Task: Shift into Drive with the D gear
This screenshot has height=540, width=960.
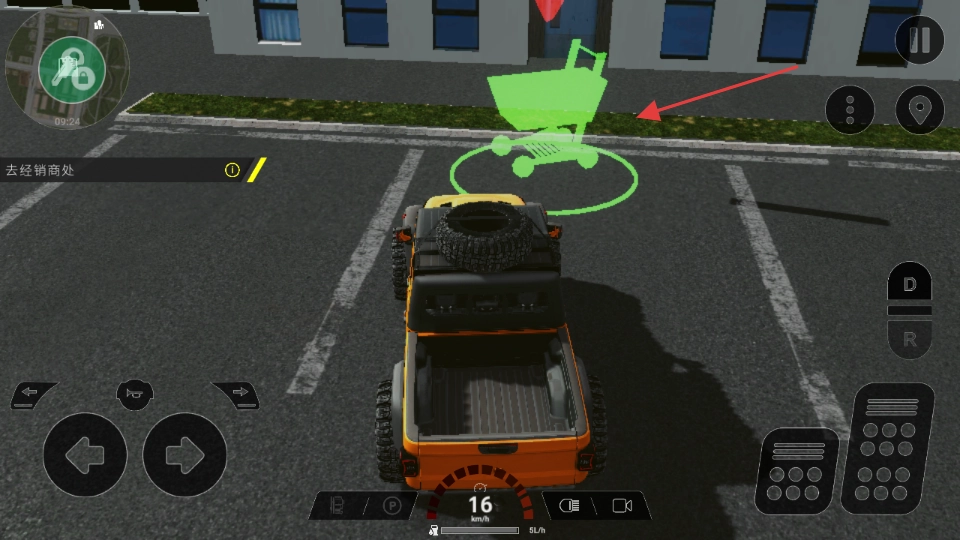Action: click(909, 285)
